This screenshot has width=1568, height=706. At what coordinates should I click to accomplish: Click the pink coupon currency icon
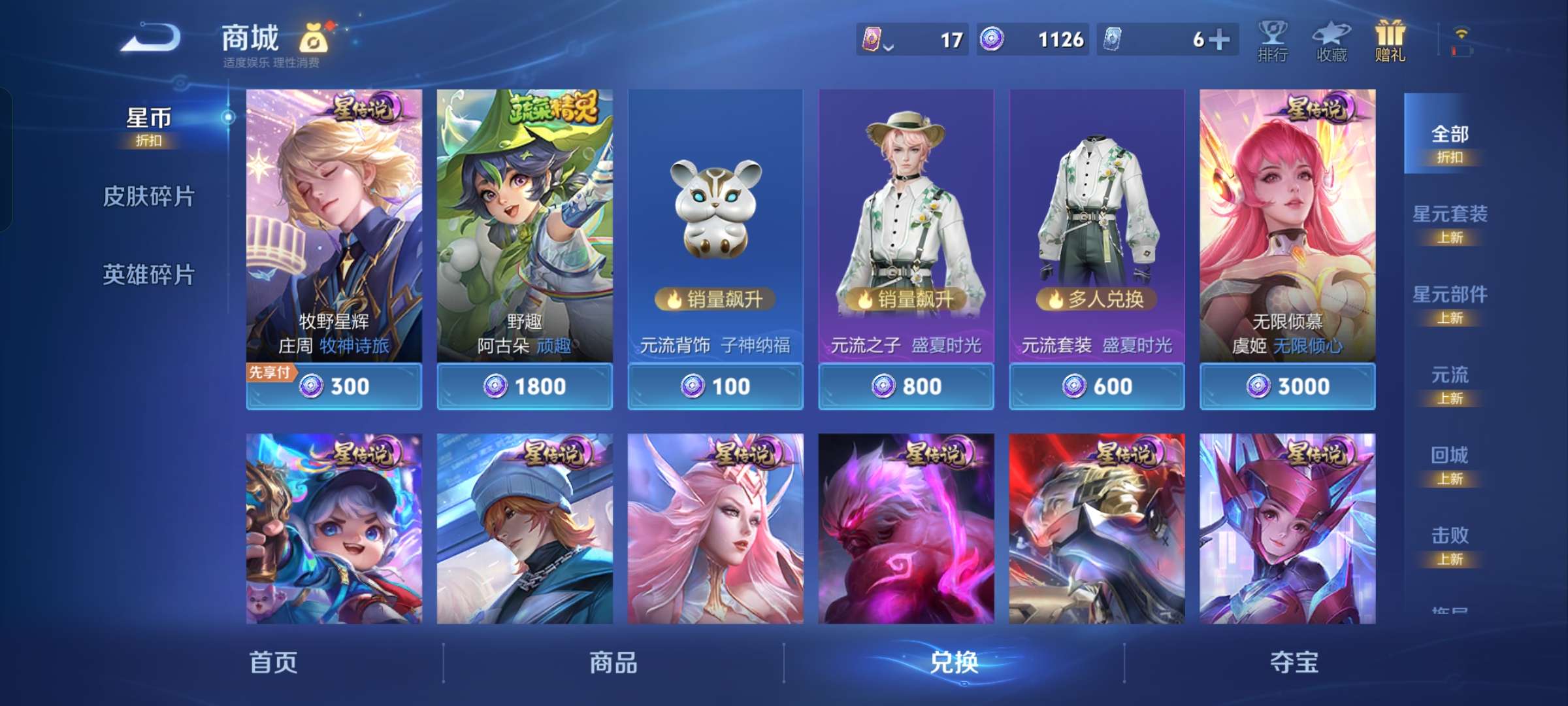click(872, 41)
